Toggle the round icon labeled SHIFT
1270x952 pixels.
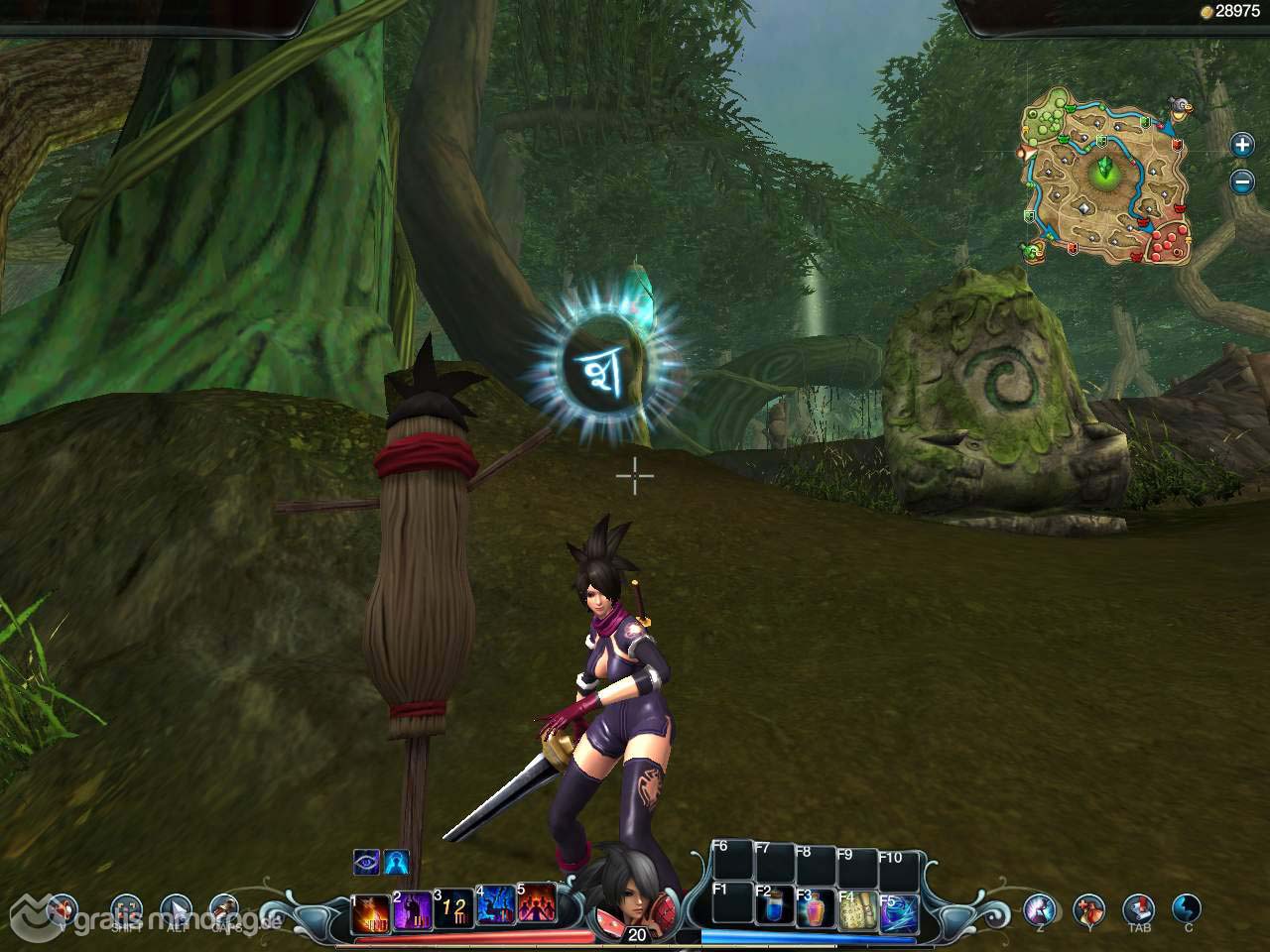[127, 909]
